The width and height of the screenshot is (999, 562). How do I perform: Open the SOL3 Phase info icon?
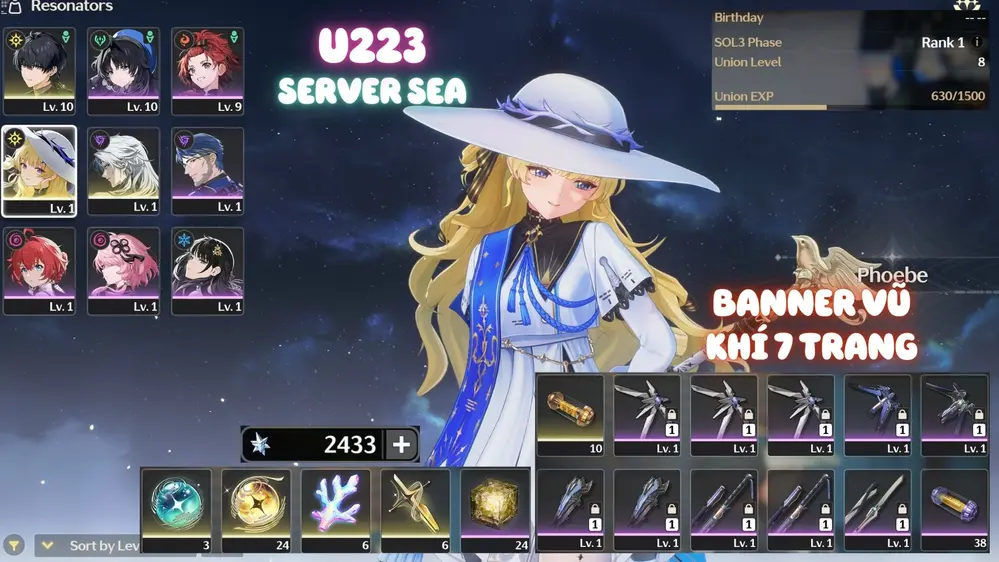point(978,43)
